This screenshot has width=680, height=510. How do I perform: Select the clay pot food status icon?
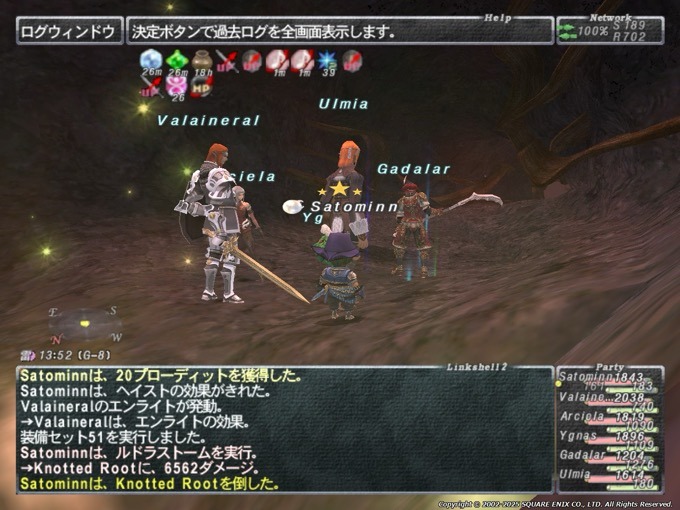[x=202, y=60]
